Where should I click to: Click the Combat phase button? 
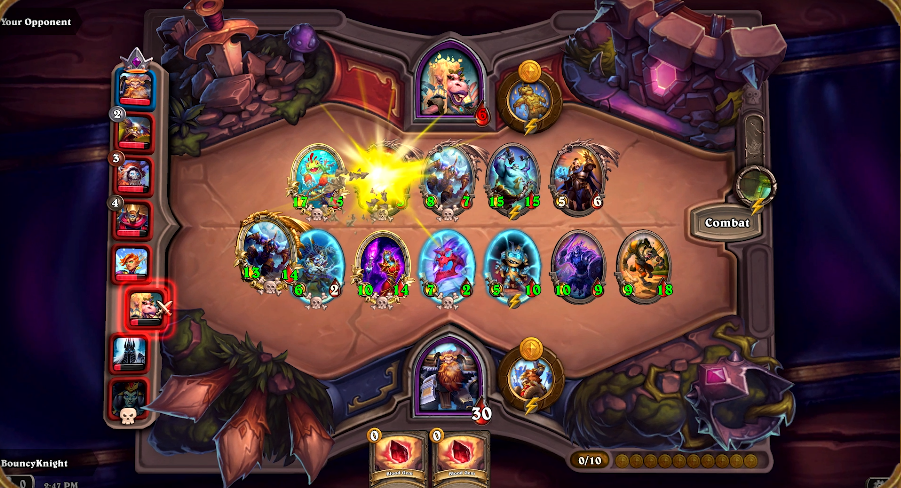727,222
